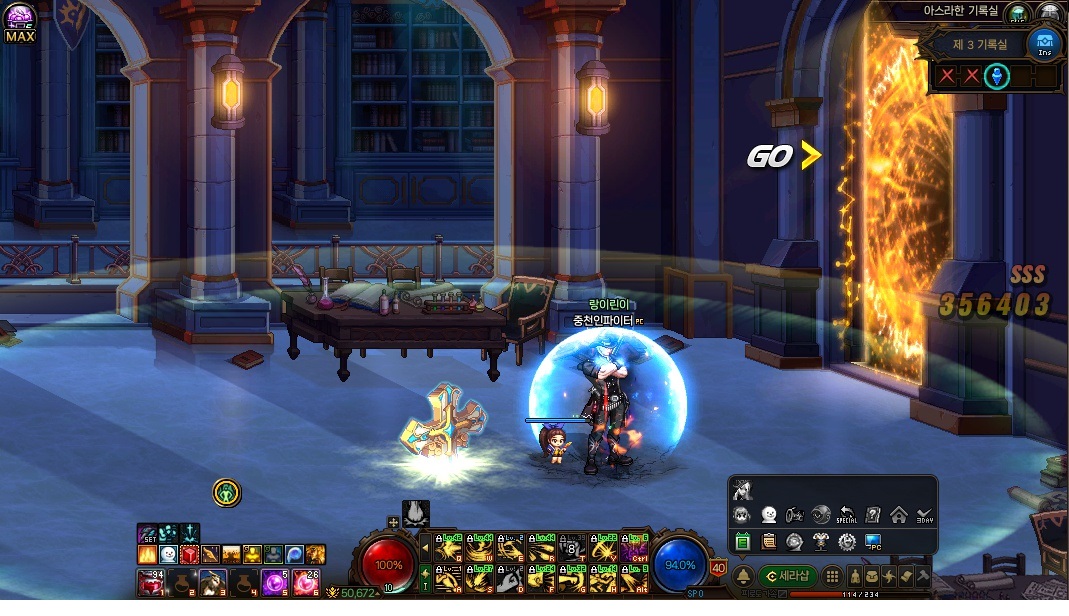
Task: Open the blue treasure chest Ins button
Action: 1044,43
